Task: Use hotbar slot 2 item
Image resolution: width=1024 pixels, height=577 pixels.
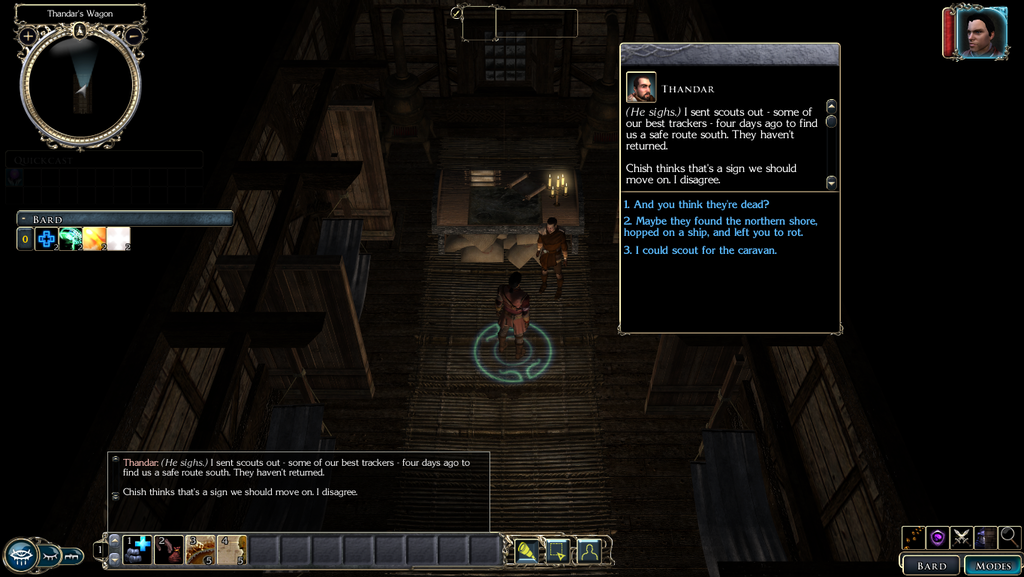Action: [169, 549]
